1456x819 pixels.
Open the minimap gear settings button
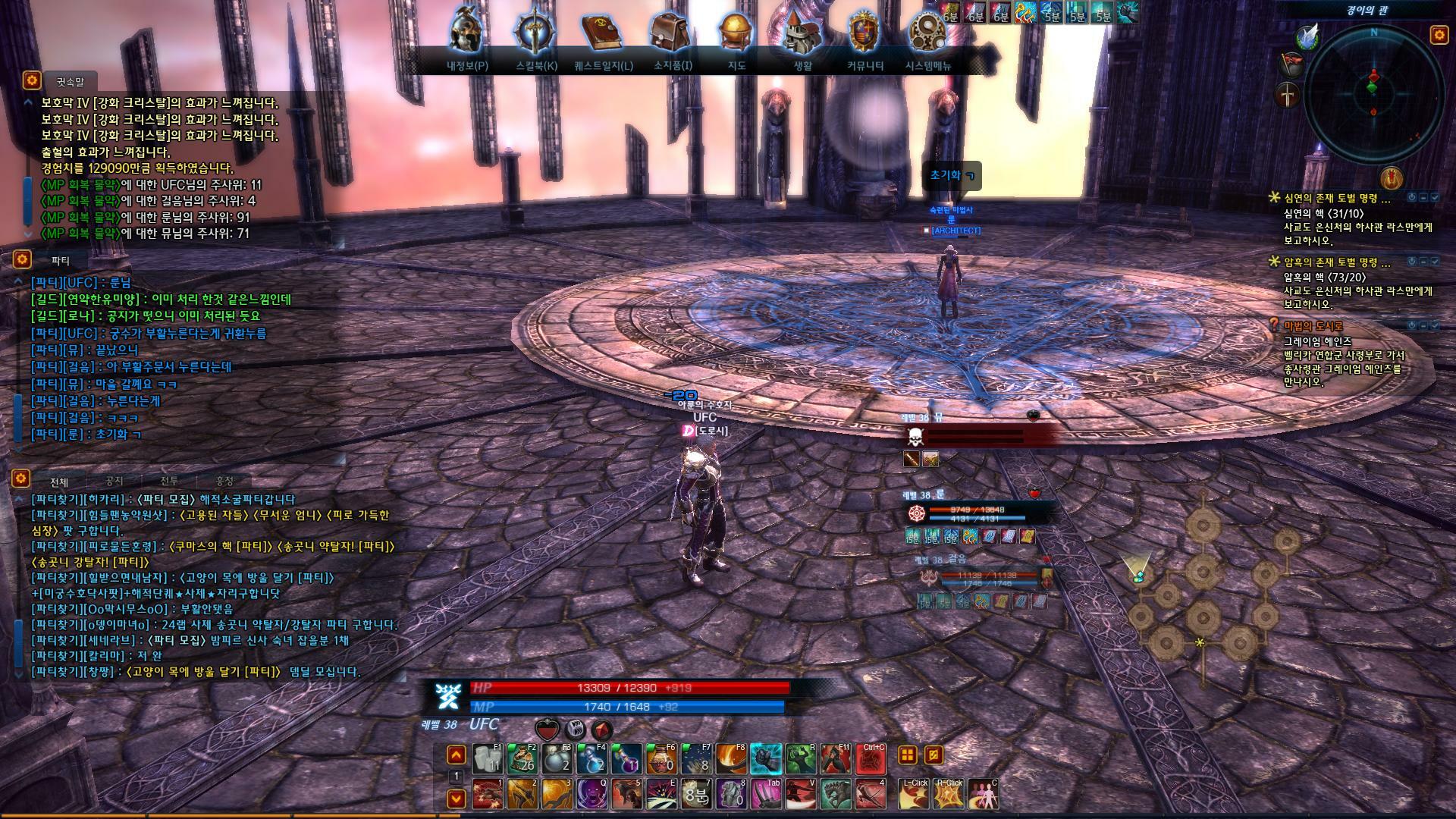[x=1439, y=35]
